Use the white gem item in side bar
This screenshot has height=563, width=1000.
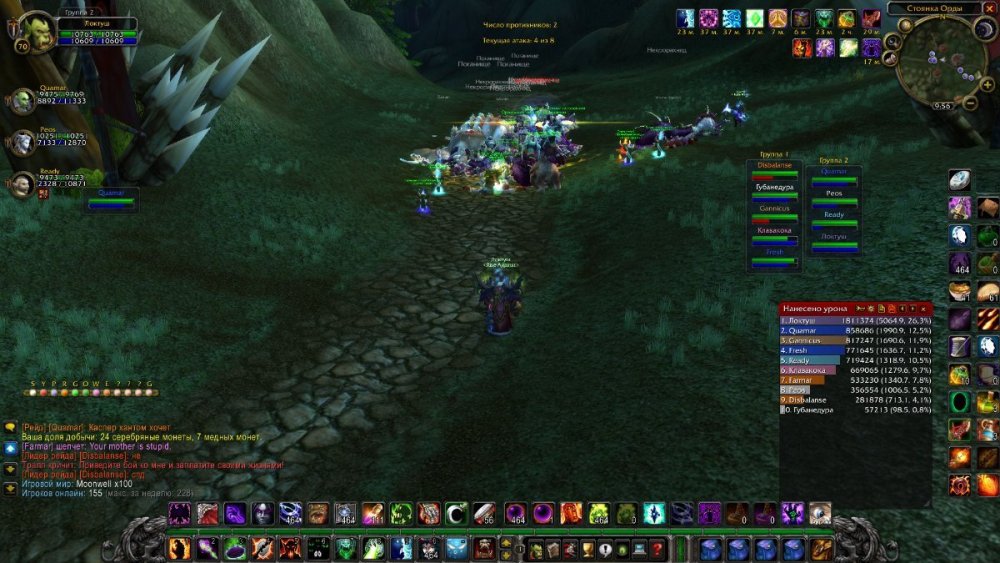tap(959, 181)
